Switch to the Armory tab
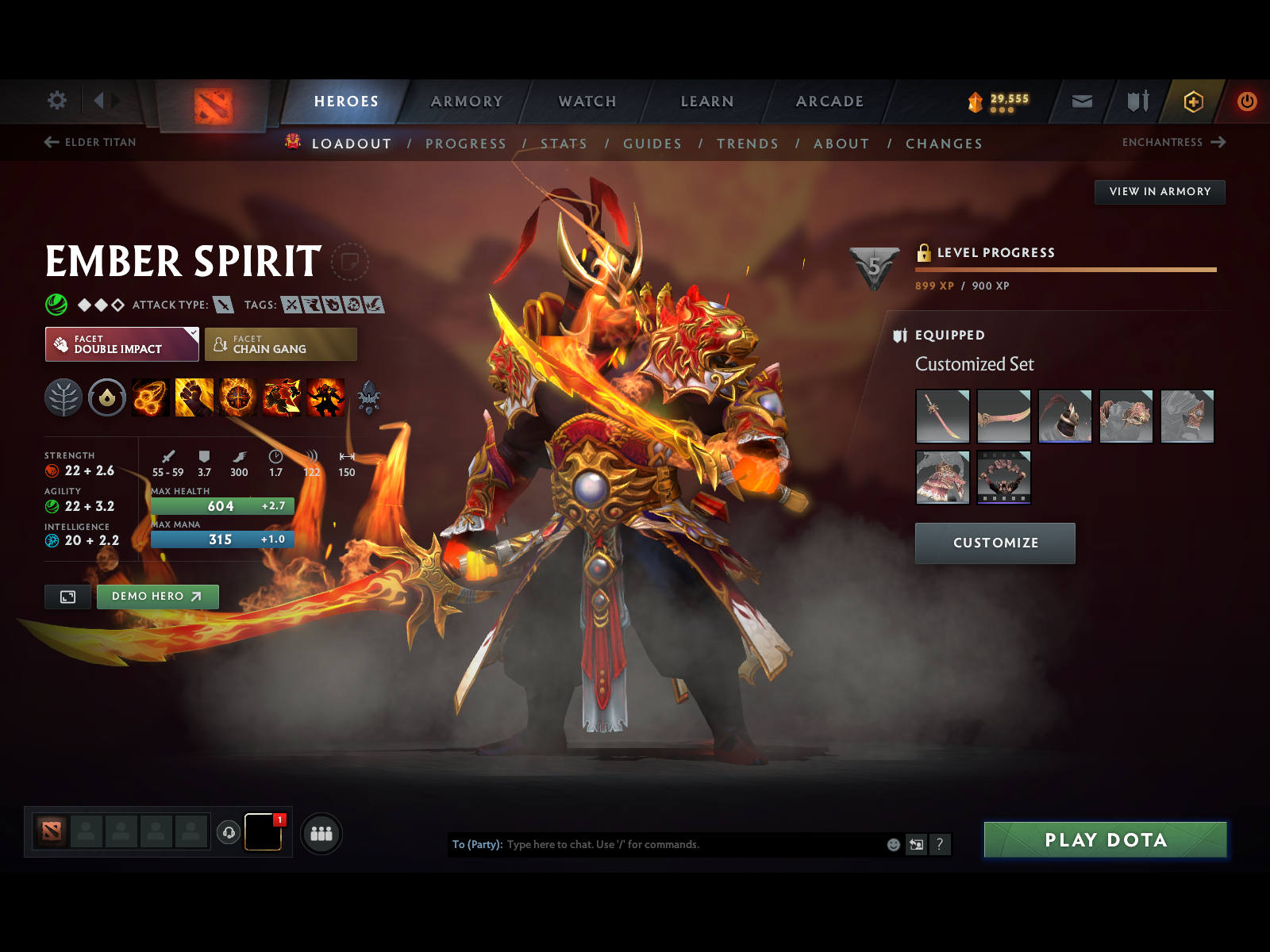Screen dimensions: 1270x952 click(467, 102)
